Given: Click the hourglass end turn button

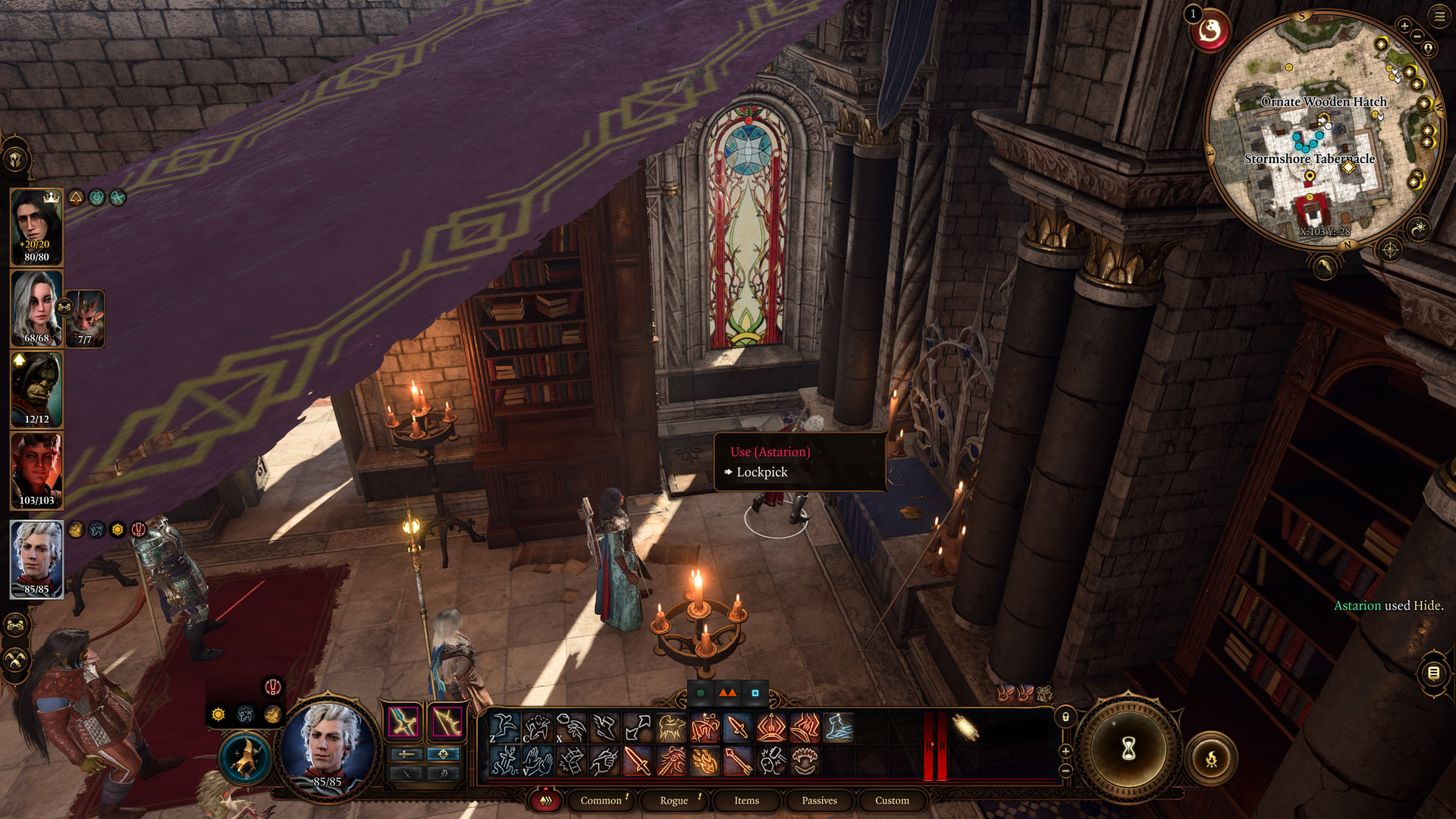Looking at the screenshot, I should click(1128, 749).
